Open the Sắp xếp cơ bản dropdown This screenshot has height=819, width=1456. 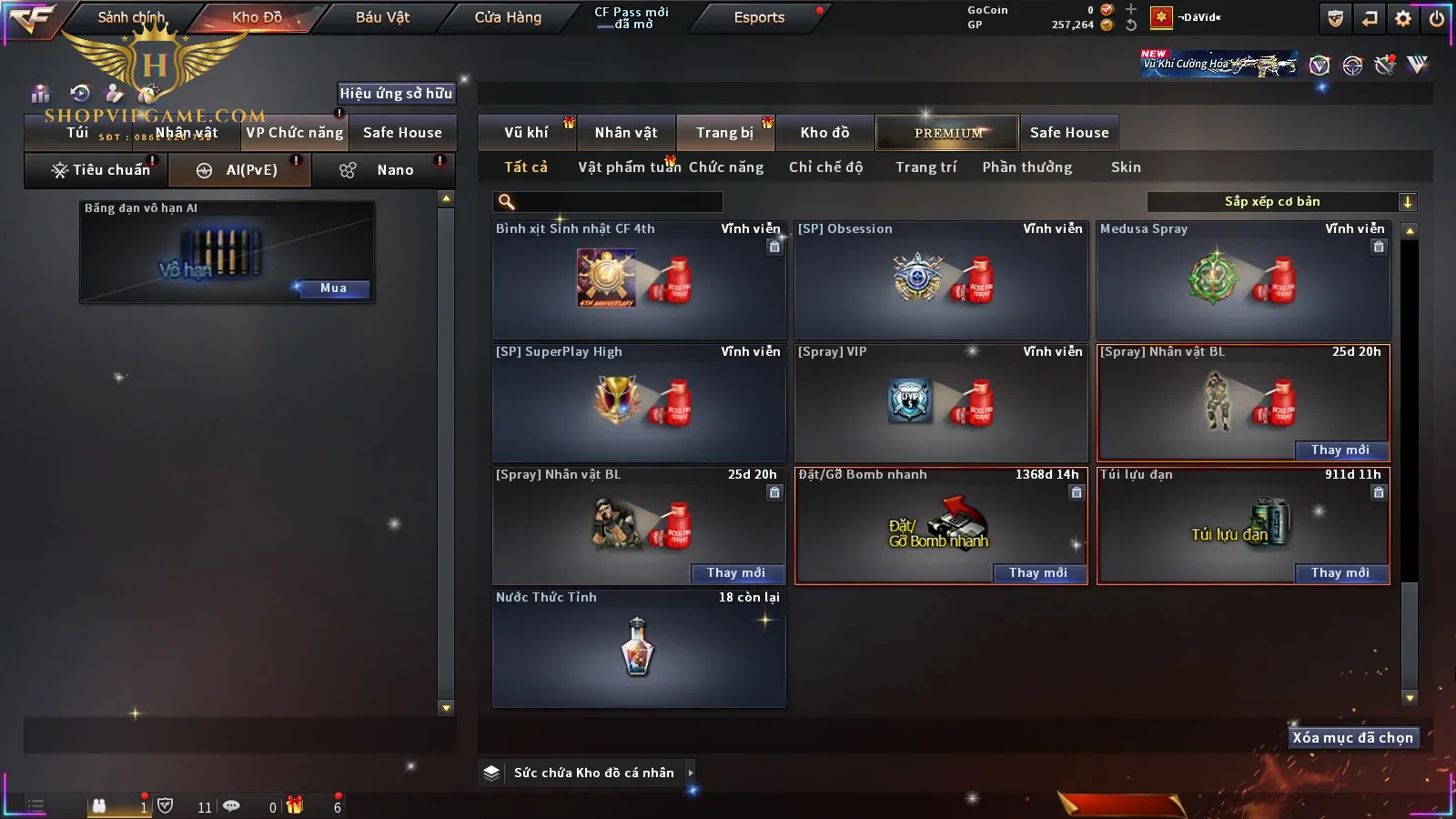[1281, 202]
